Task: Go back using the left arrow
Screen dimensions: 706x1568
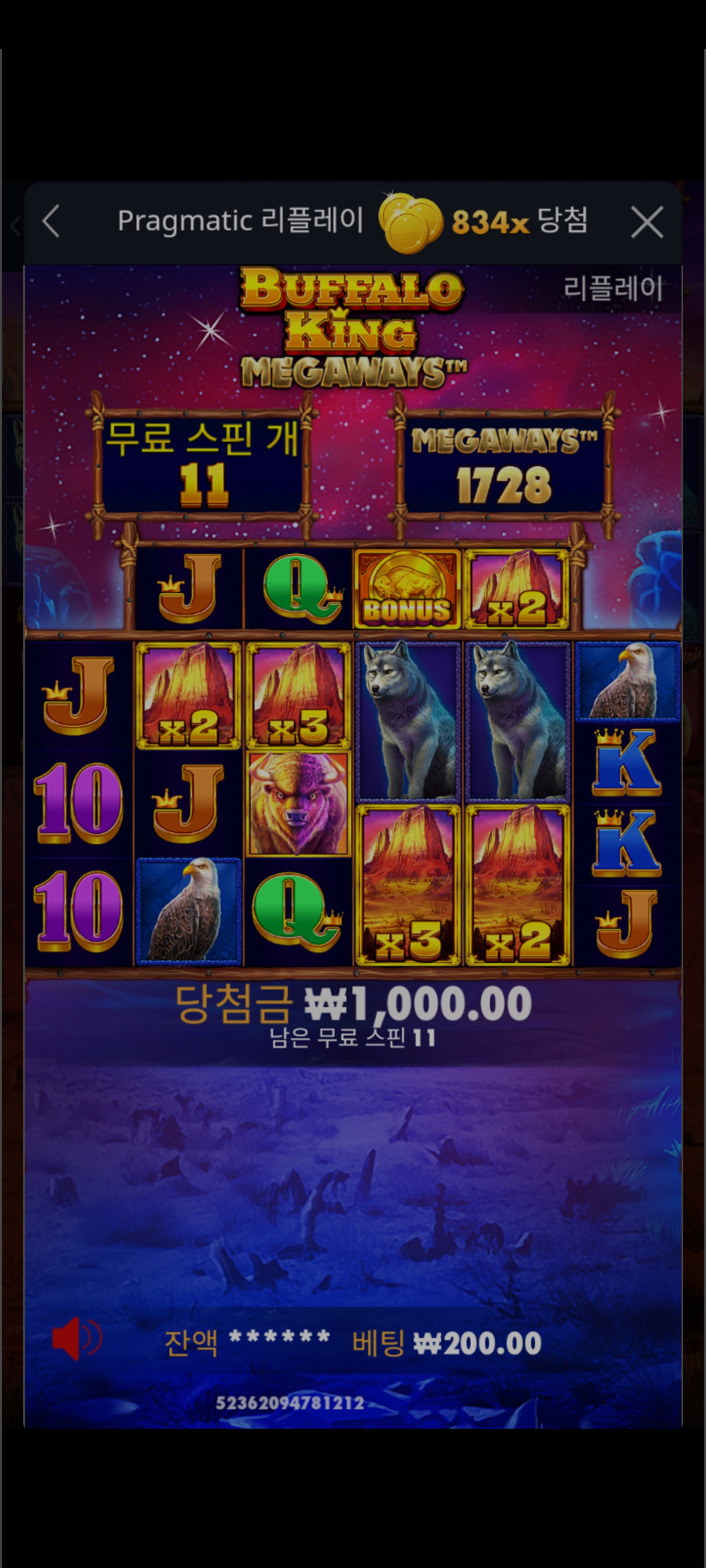Action: 51,221
